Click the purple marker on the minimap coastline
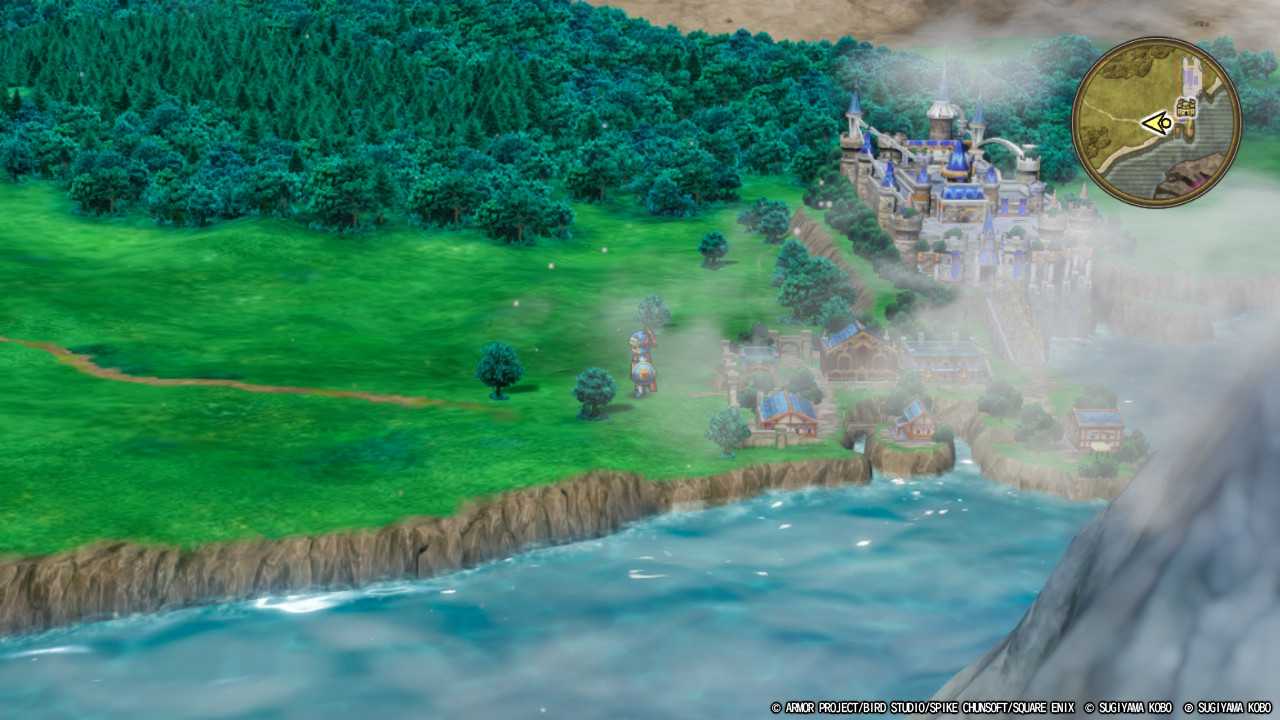This screenshot has height=720, width=1280. (x=1196, y=180)
